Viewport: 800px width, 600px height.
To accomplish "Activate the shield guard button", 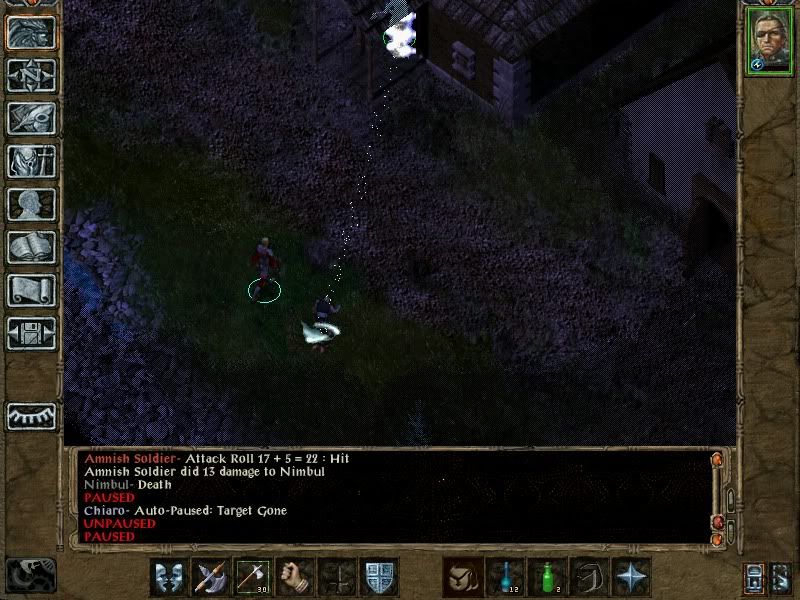I will tap(379, 577).
